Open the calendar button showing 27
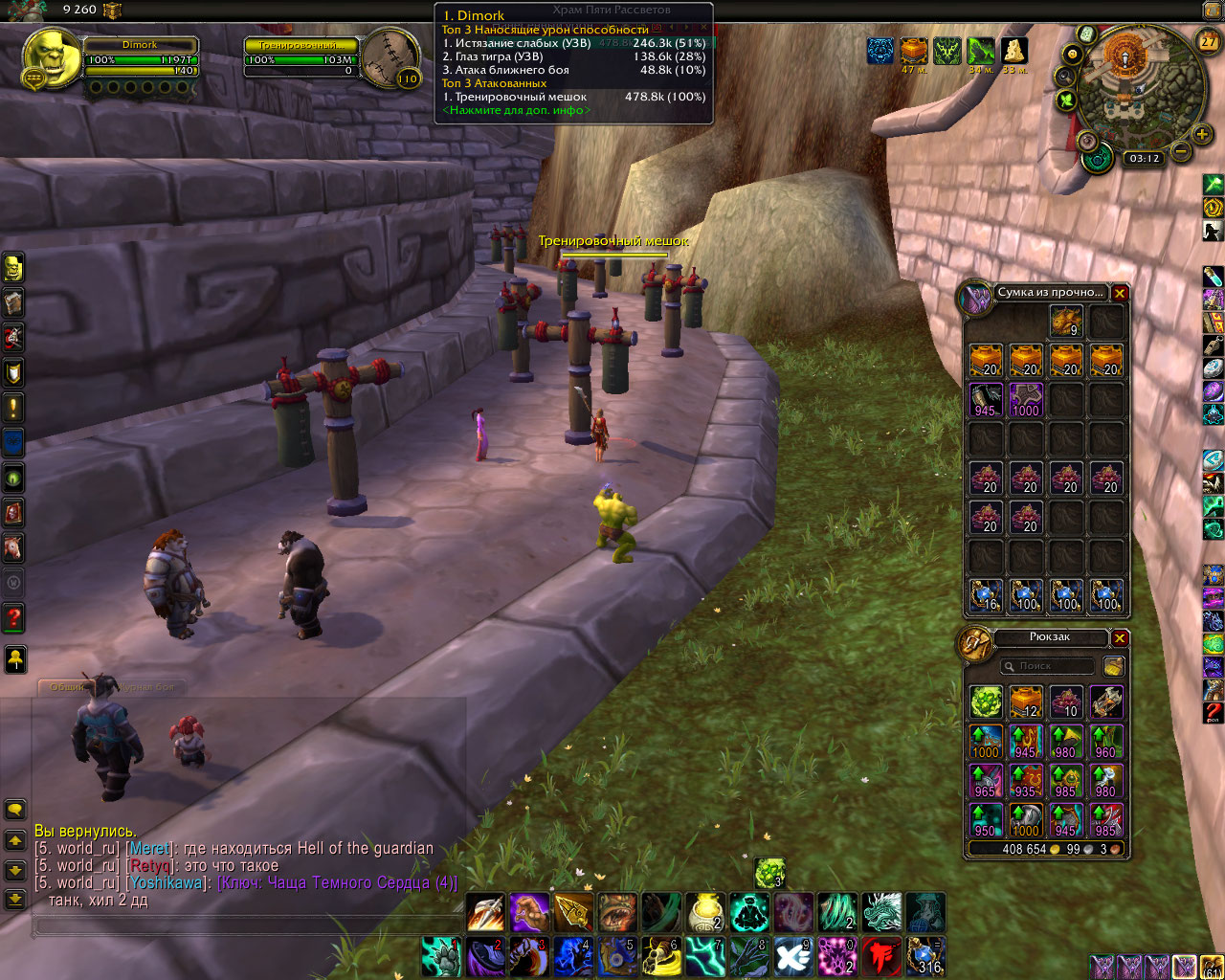The height and width of the screenshot is (980, 1225). tap(1209, 41)
